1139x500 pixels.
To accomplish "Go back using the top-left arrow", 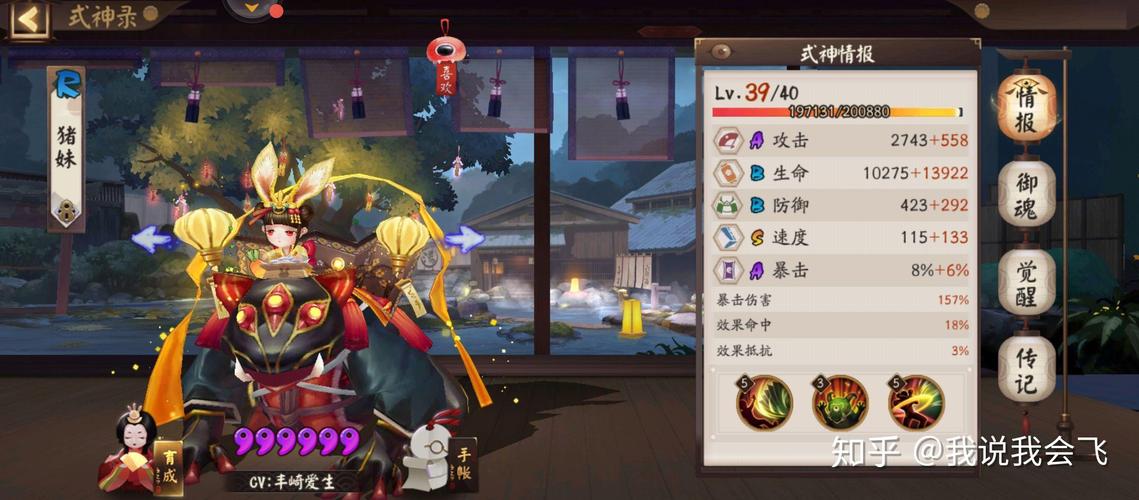I will pyautogui.click(x=28, y=19).
